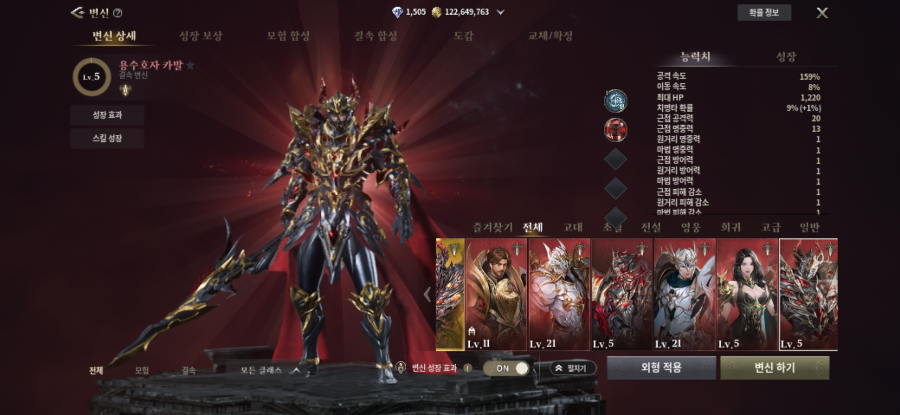Open the 확률 정보 probability info
Image resolution: width=900 pixels, height=415 pixels.
click(764, 13)
